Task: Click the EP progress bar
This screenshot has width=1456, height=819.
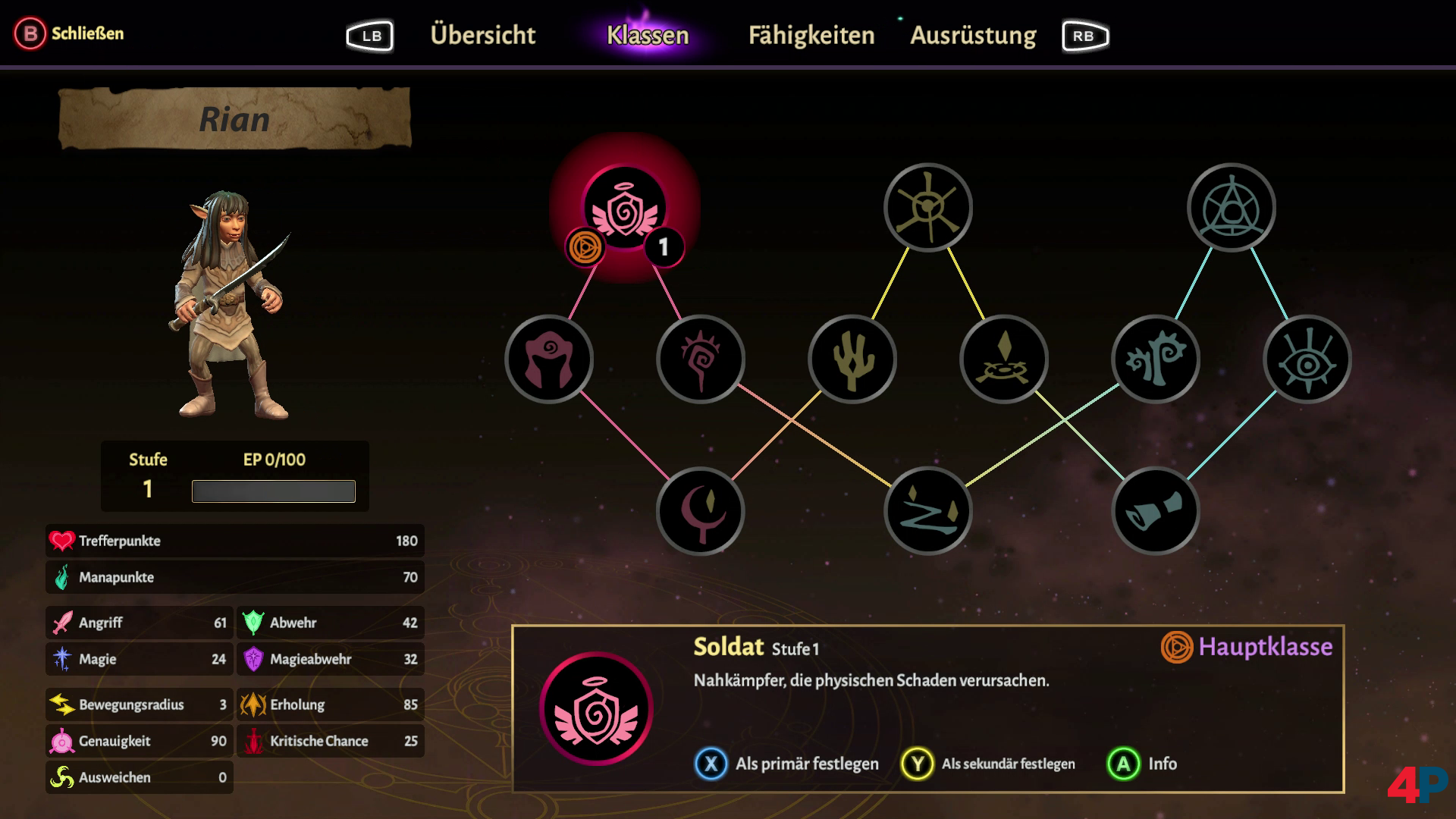Action: (x=274, y=490)
